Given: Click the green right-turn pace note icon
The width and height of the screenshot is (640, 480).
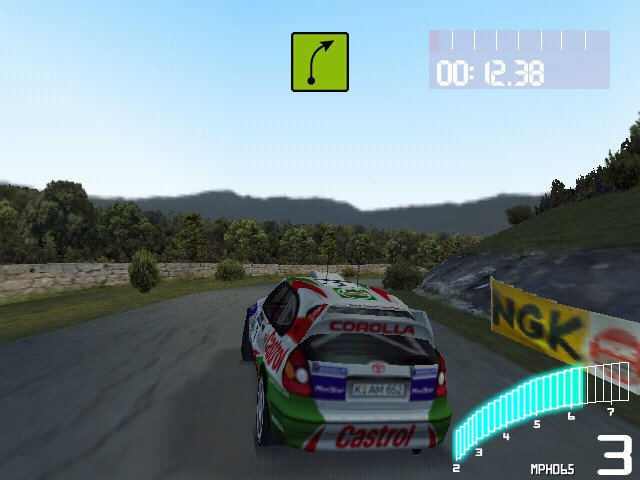Looking at the screenshot, I should click(x=320, y=62).
